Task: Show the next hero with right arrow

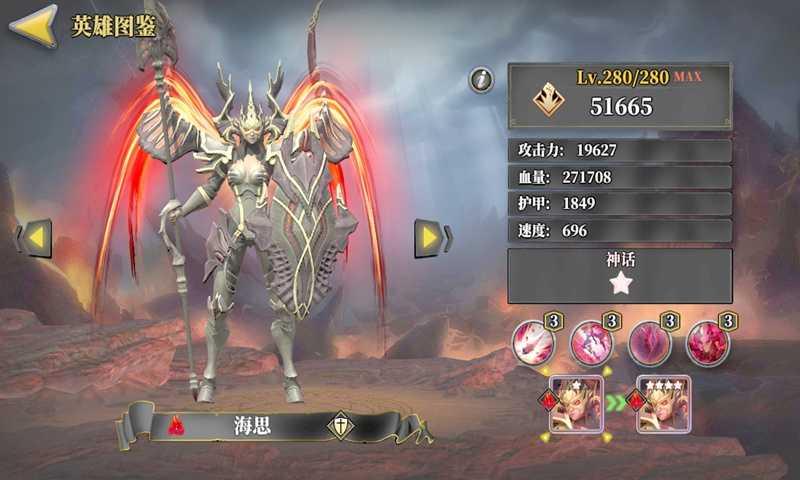Action: coord(430,237)
